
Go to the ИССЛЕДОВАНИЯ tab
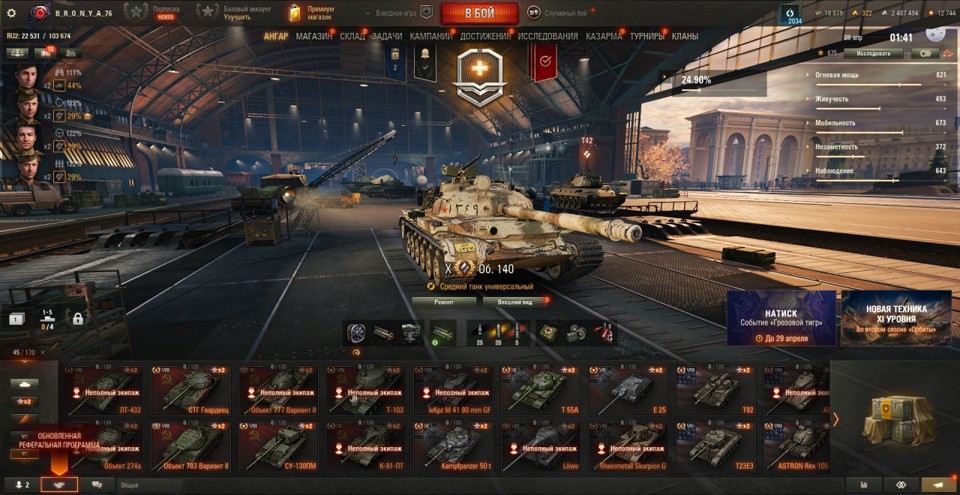pos(547,36)
